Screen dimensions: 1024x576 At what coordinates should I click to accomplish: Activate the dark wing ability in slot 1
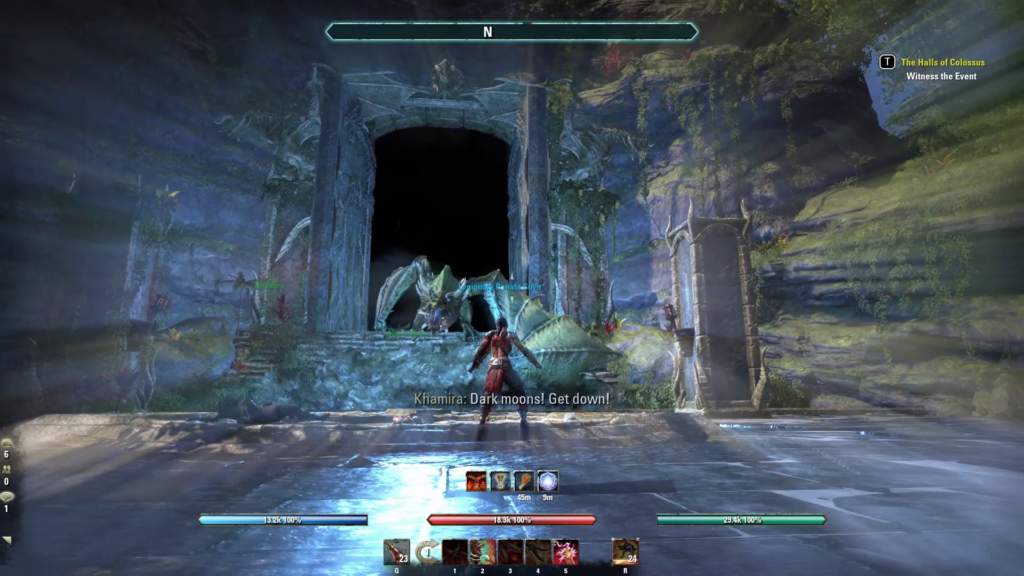[x=455, y=551]
